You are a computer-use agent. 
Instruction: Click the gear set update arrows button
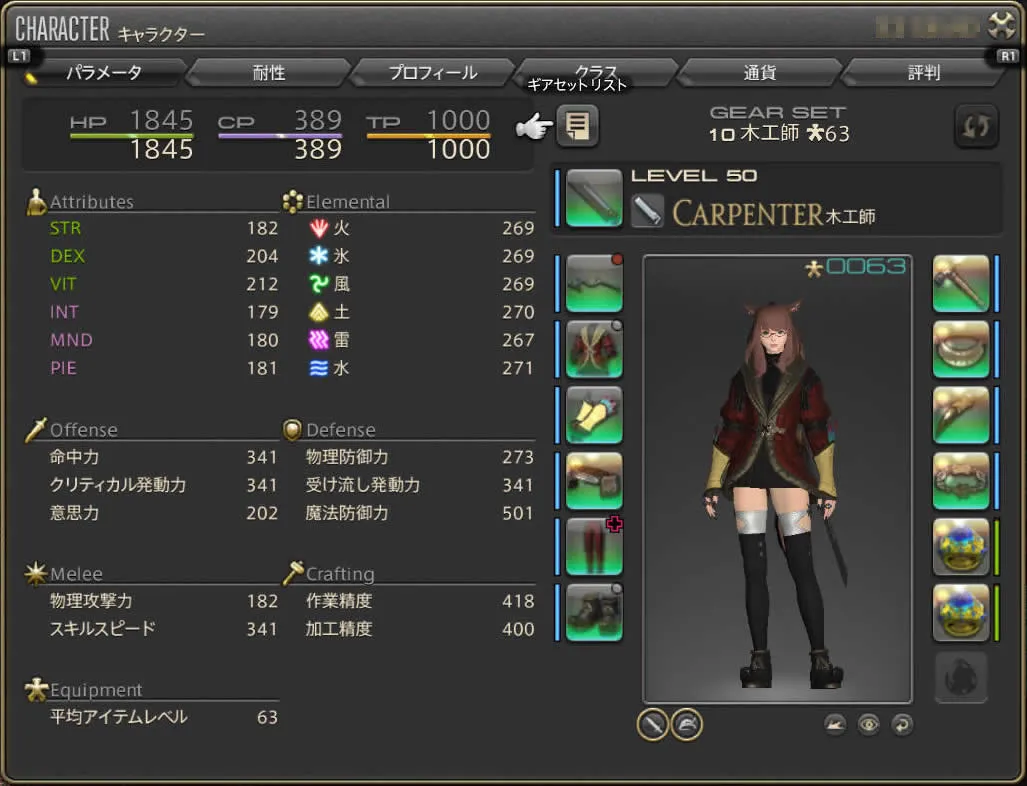(x=975, y=126)
